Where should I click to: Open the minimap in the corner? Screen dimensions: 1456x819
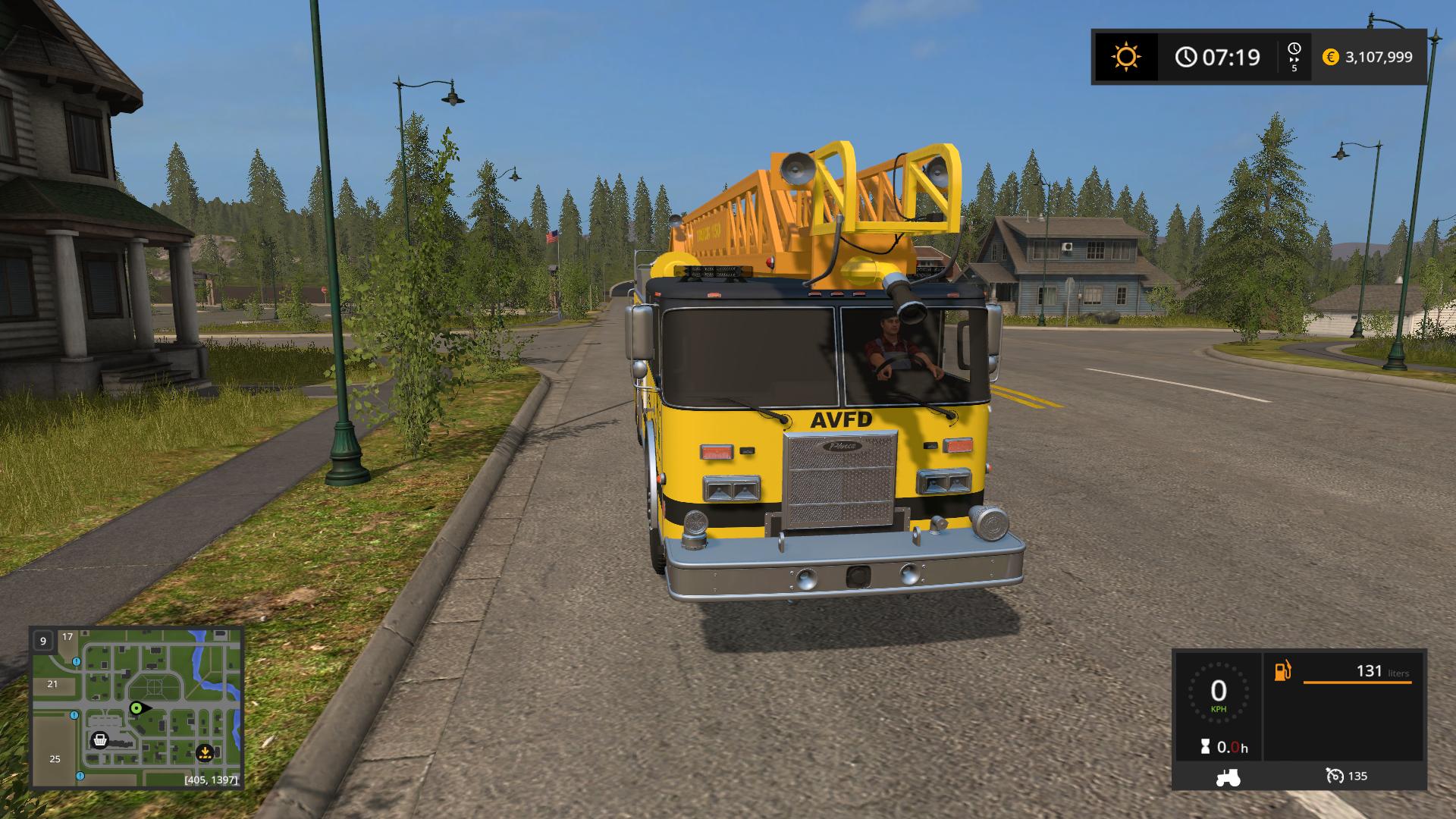coord(136,708)
